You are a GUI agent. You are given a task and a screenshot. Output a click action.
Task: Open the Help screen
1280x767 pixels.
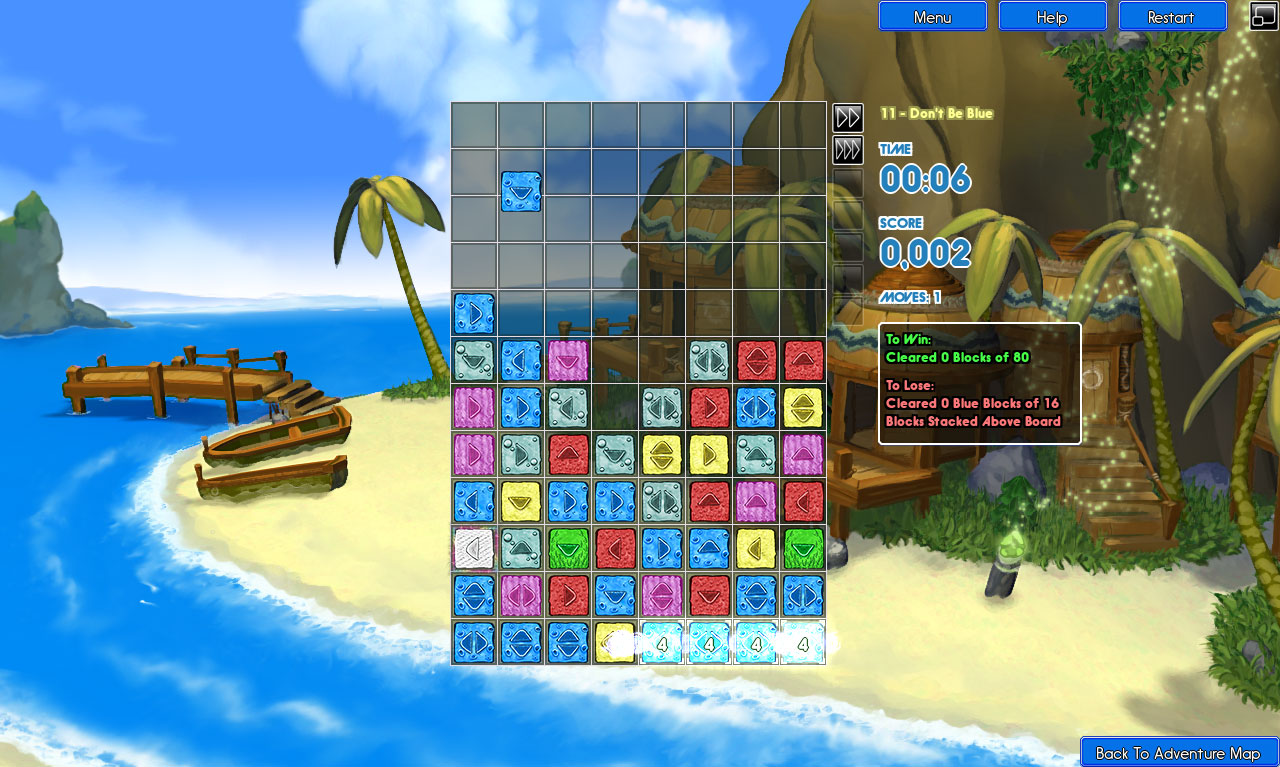pos(1051,16)
